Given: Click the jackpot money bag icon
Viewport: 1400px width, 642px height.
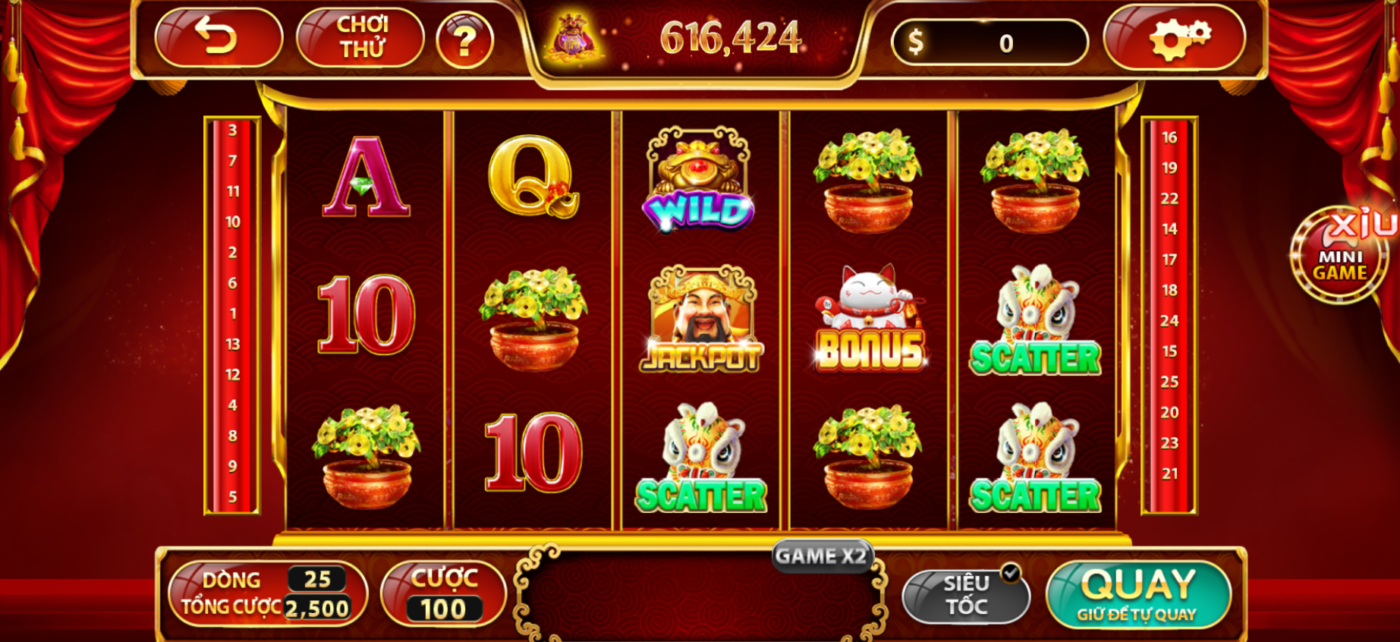Looking at the screenshot, I should pyautogui.click(x=573, y=38).
